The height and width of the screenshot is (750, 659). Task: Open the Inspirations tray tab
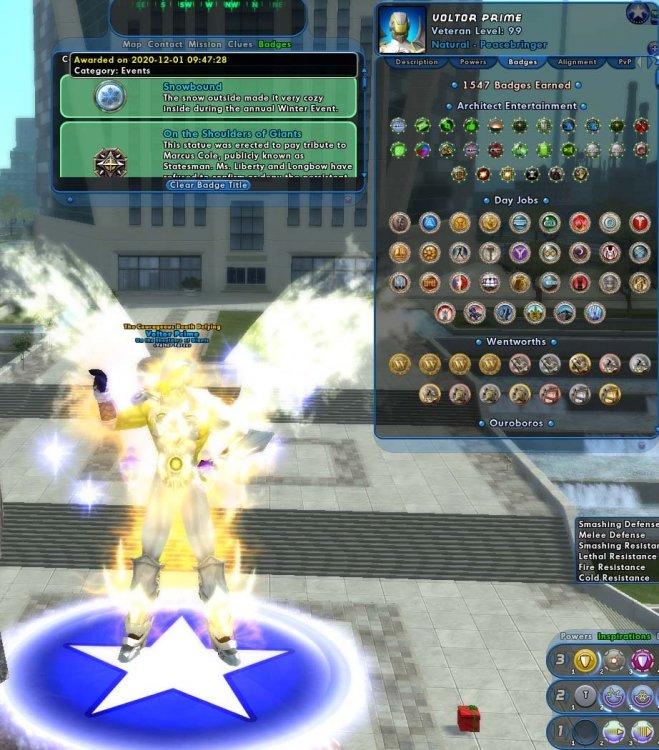tap(623, 636)
